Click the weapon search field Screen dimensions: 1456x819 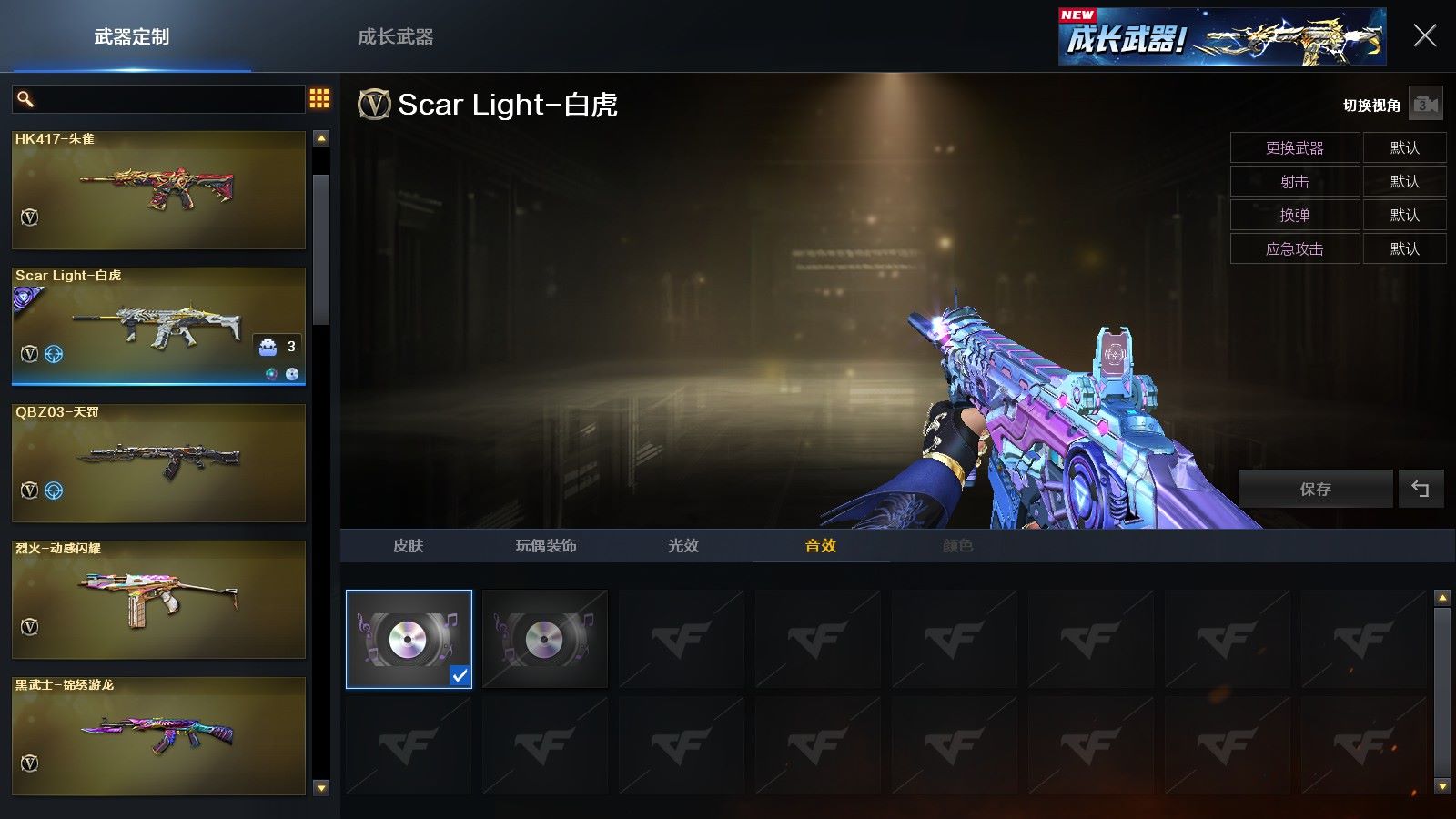(164, 99)
